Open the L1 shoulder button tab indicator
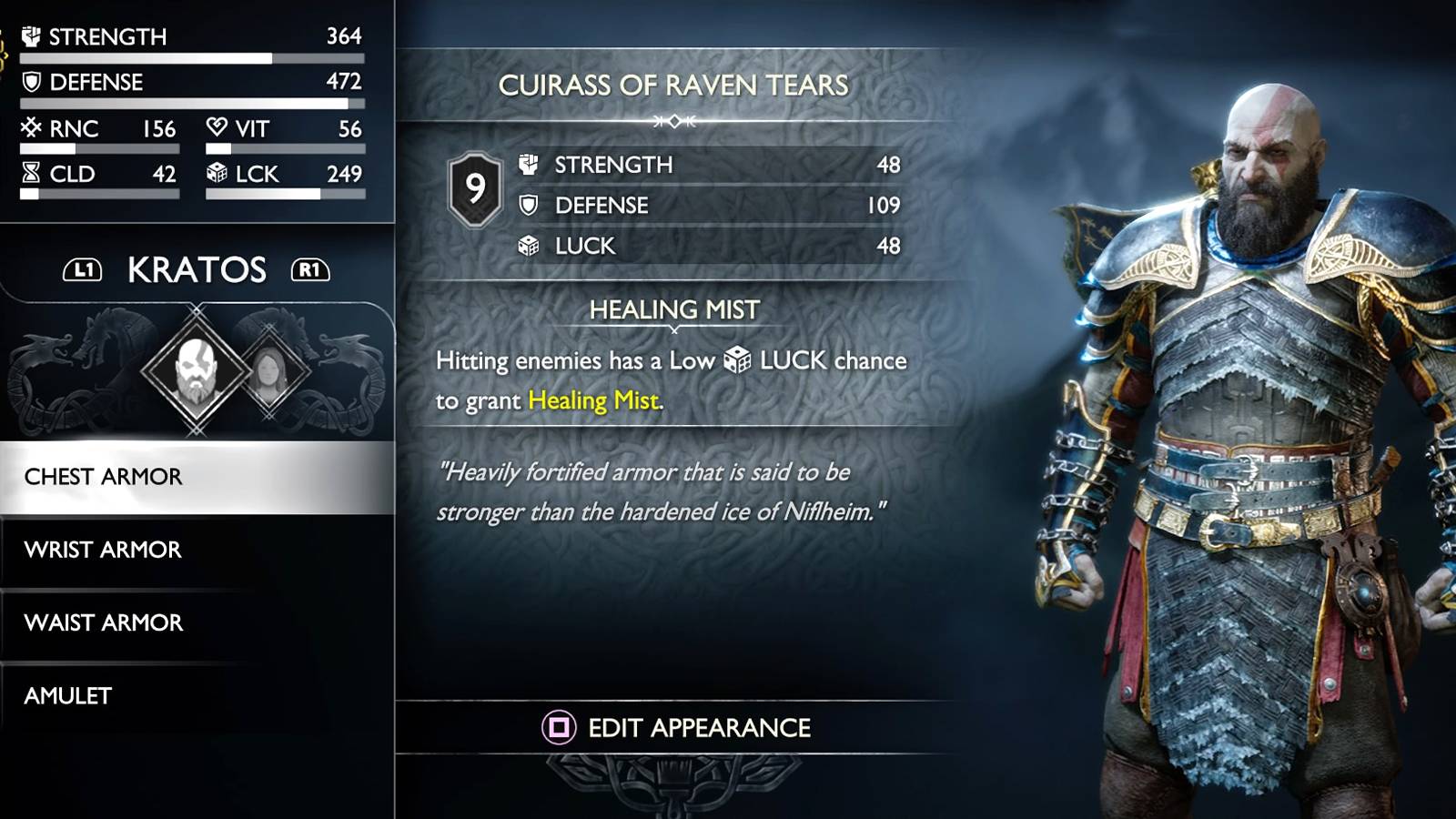The width and height of the screenshot is (1456, 819). [83, 270]
